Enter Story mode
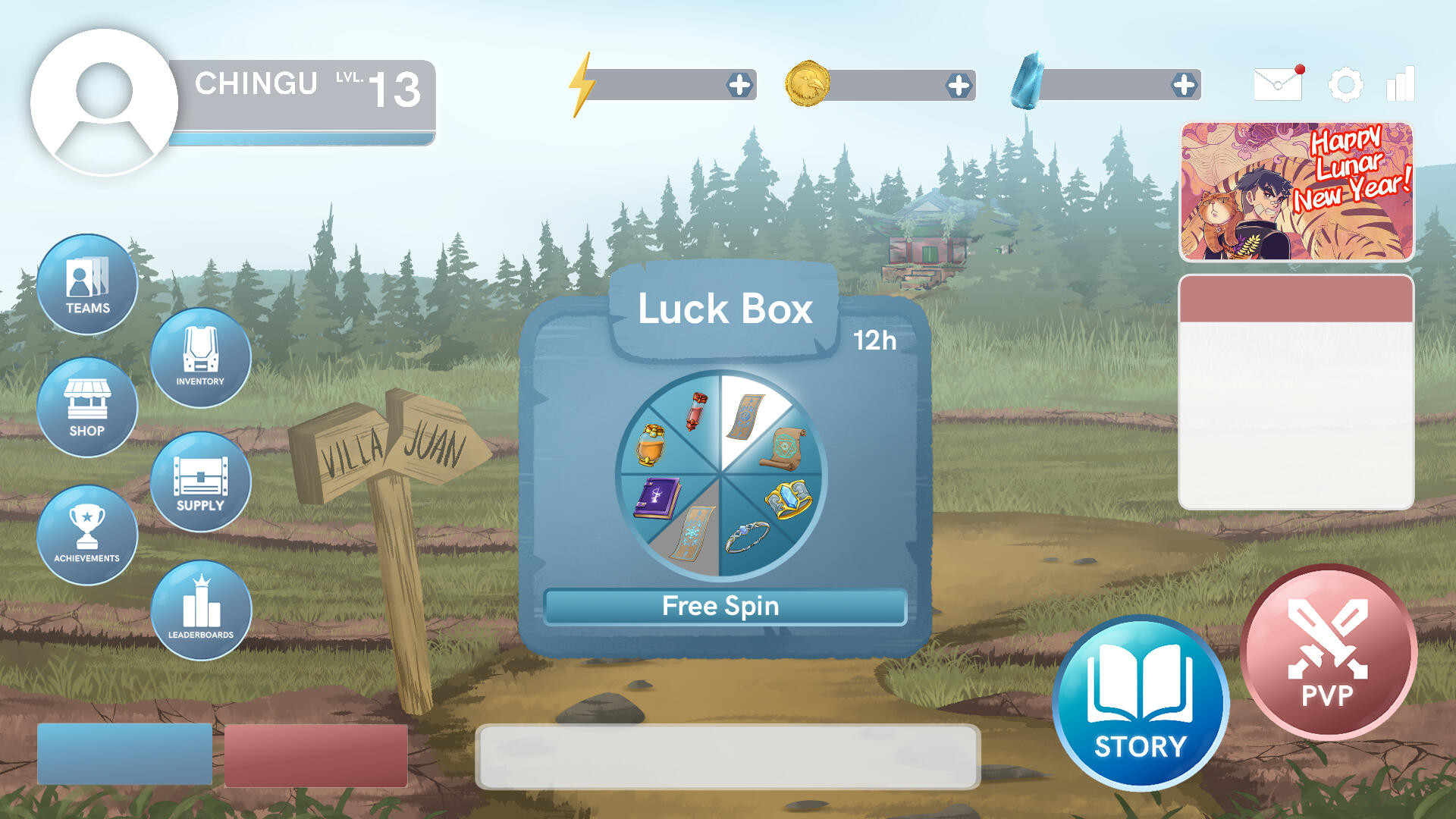The height and width of the screenshot is (819, 1456). pos(1141,703)
